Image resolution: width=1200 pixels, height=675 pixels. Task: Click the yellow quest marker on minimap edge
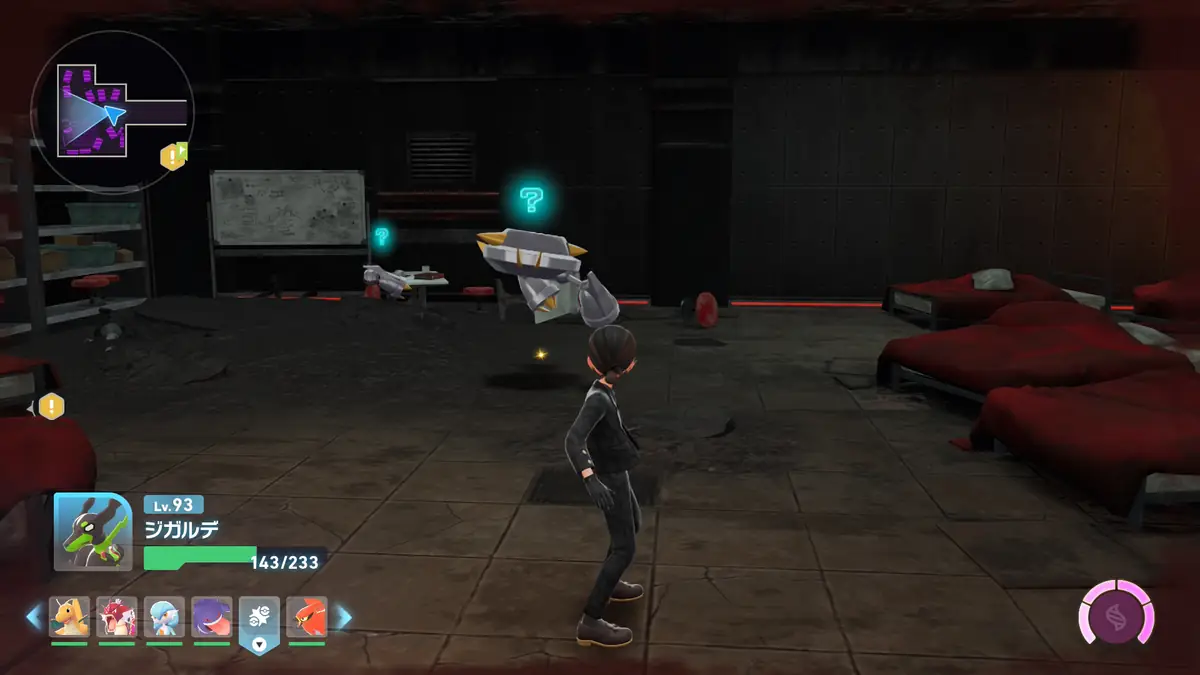[x=174, y=155]
